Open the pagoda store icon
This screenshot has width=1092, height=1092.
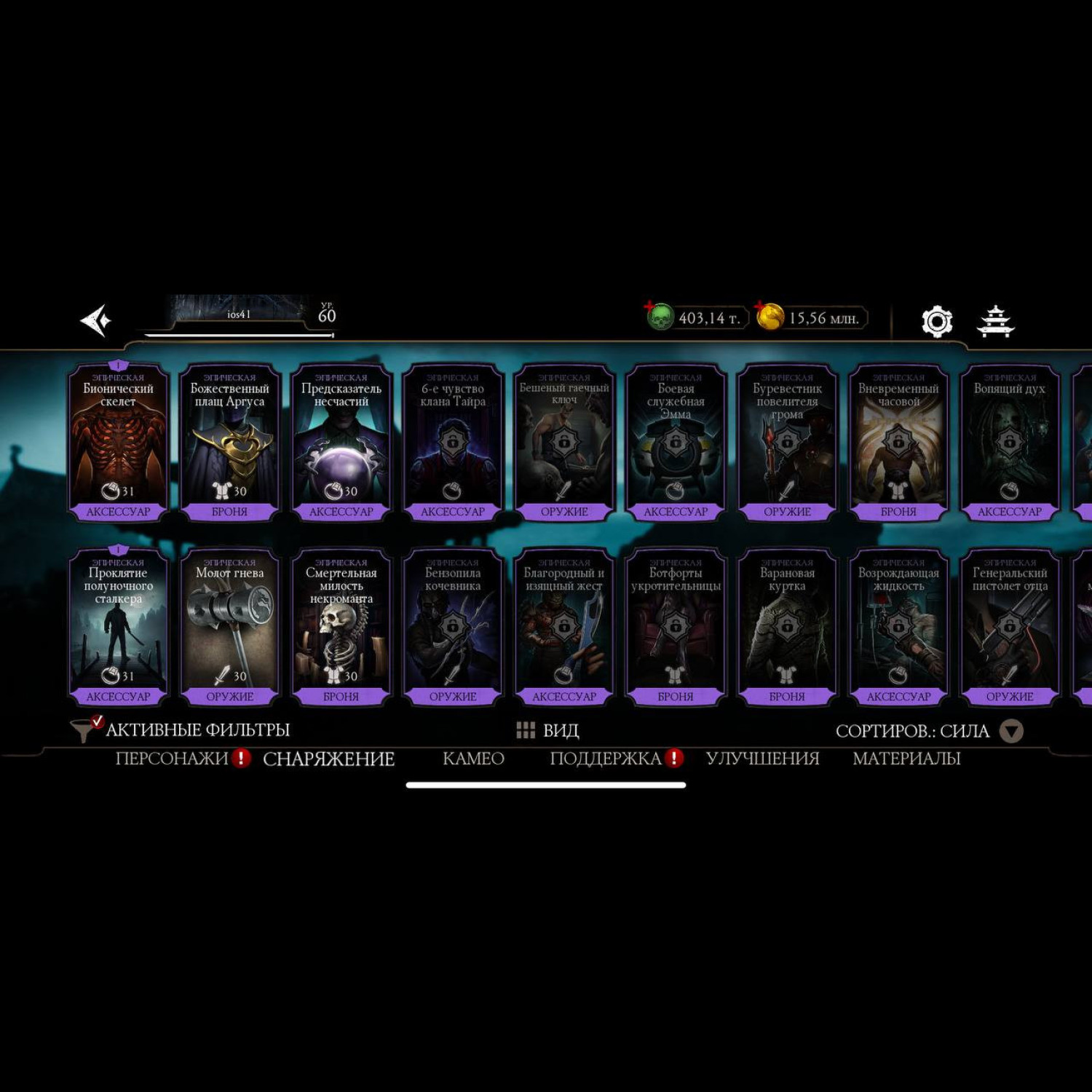[x=995, y=321]
